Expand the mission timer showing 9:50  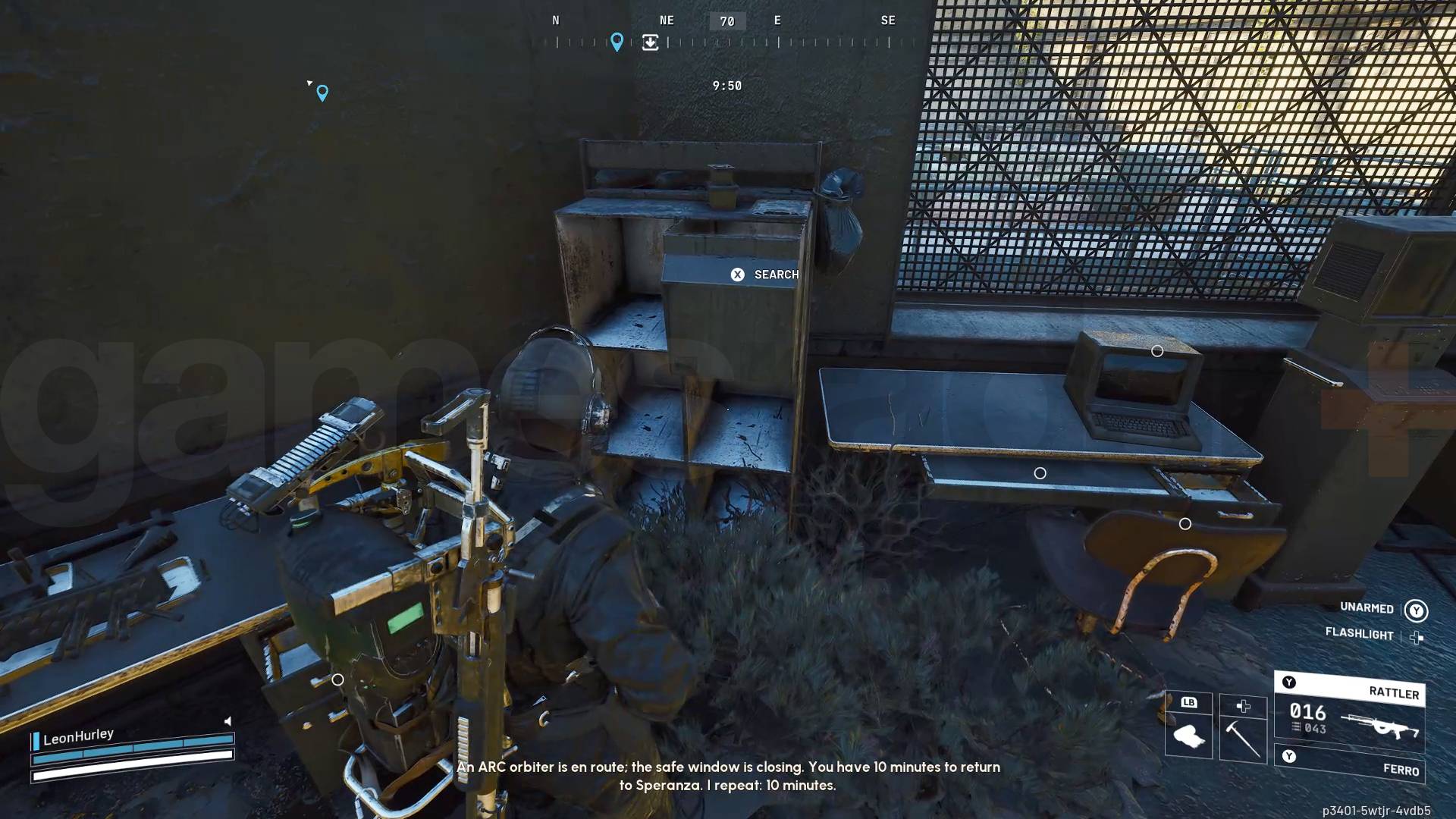click(728, 85)
